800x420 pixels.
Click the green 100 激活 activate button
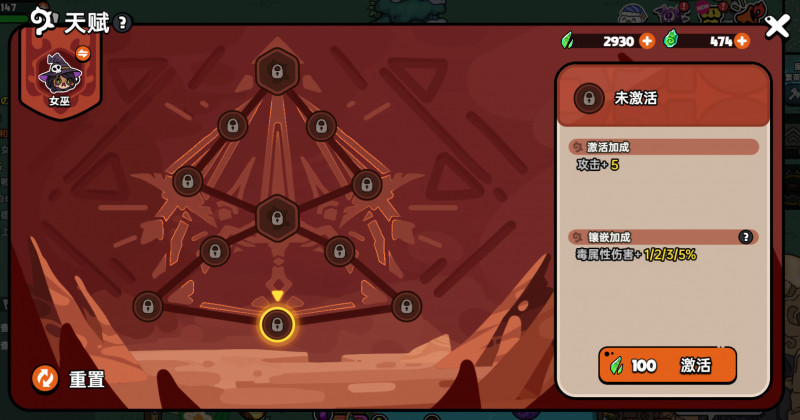pos(667,365)
